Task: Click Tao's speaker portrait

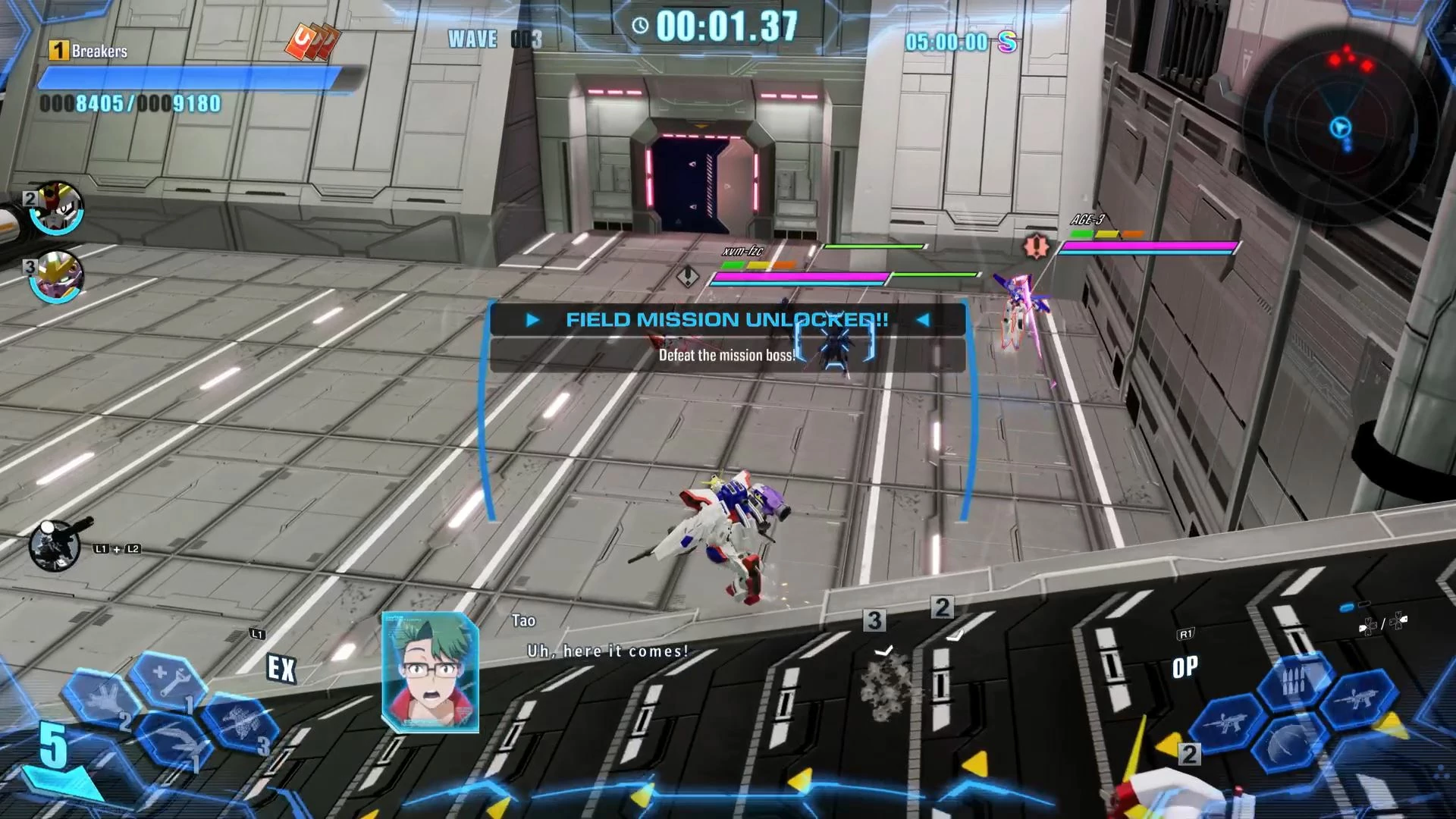Action: 430,672
